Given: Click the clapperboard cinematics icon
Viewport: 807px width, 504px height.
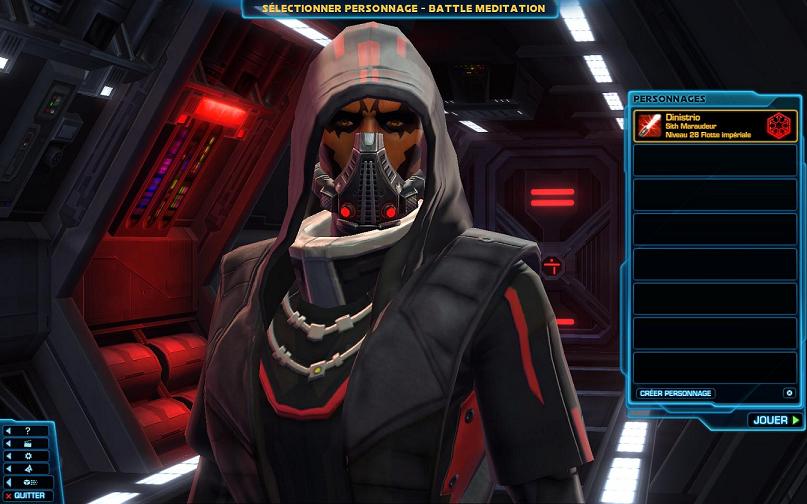Looking at the screenshot, I should [x=27, y=443].
